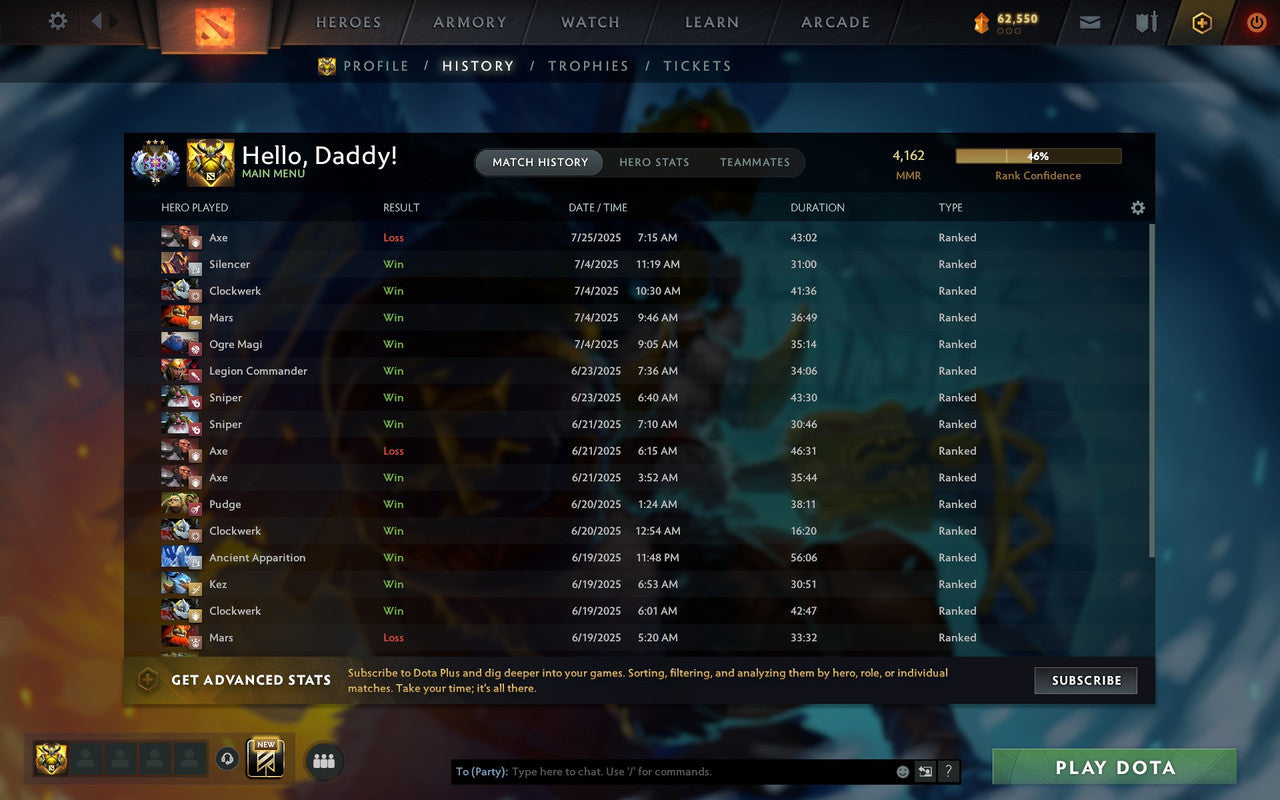Click the red power button to quit
The width and height of the screenshot is (1280, 800).
pyautogui.click(x=1256, y=22)
